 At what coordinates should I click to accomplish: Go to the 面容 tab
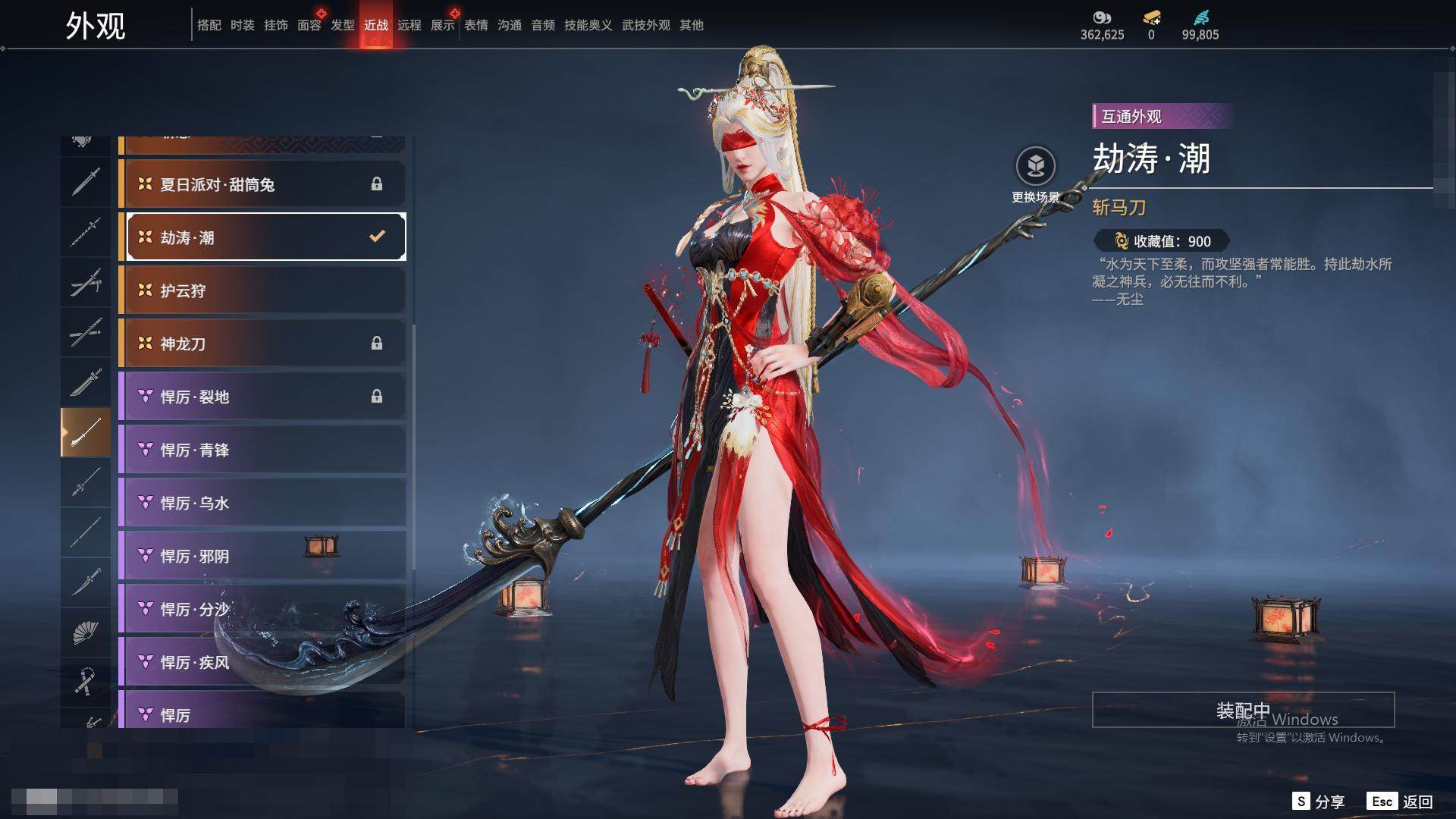point(309,25)
